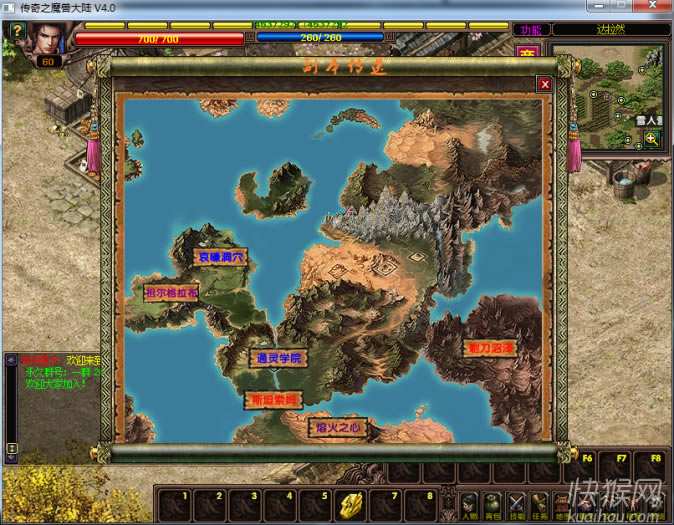Use the gold item in the hotbar

click(x=351, y=503)
